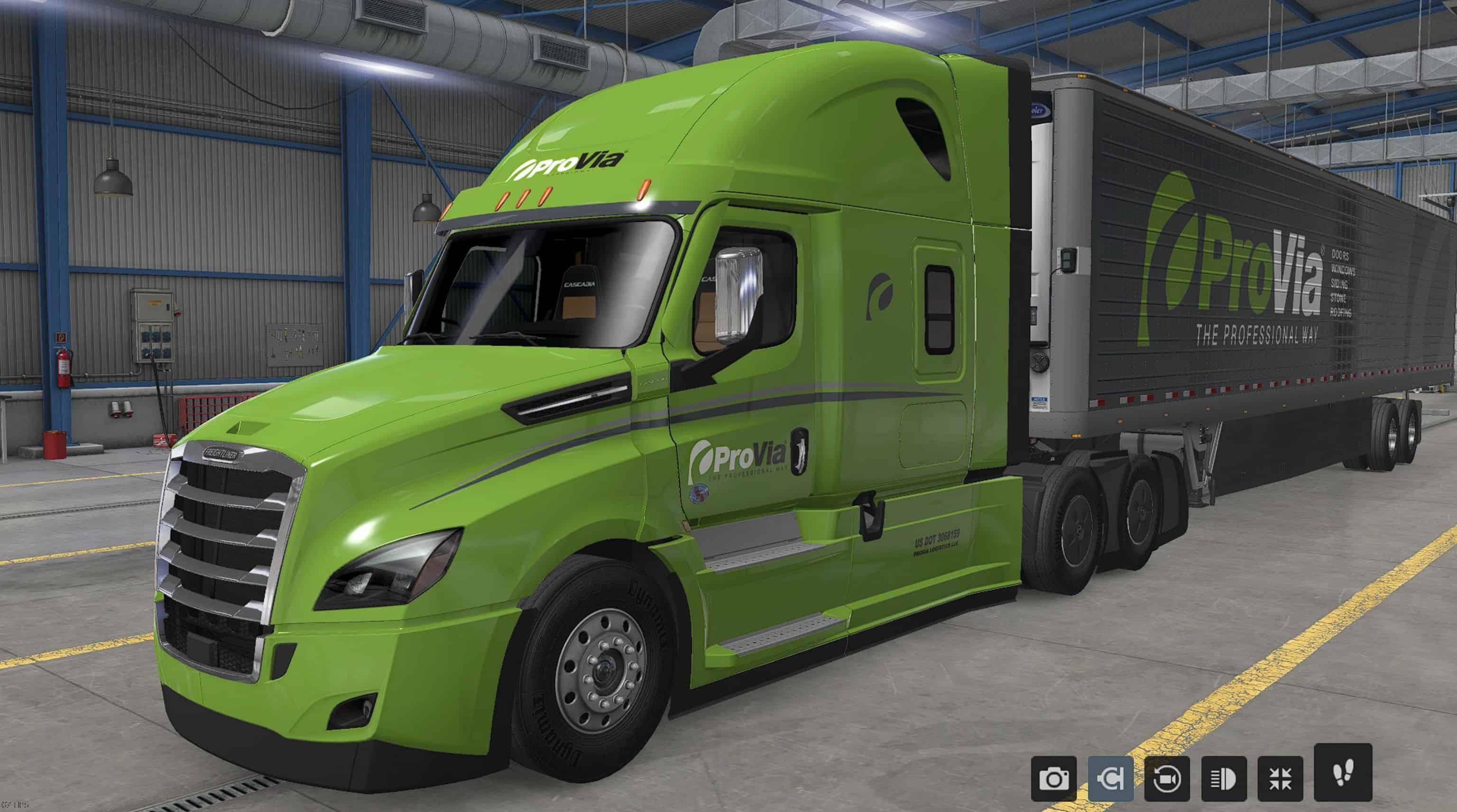Toggle the highlighted trailer coupling button
The image size is (1457, 812).
[1110, 779]
